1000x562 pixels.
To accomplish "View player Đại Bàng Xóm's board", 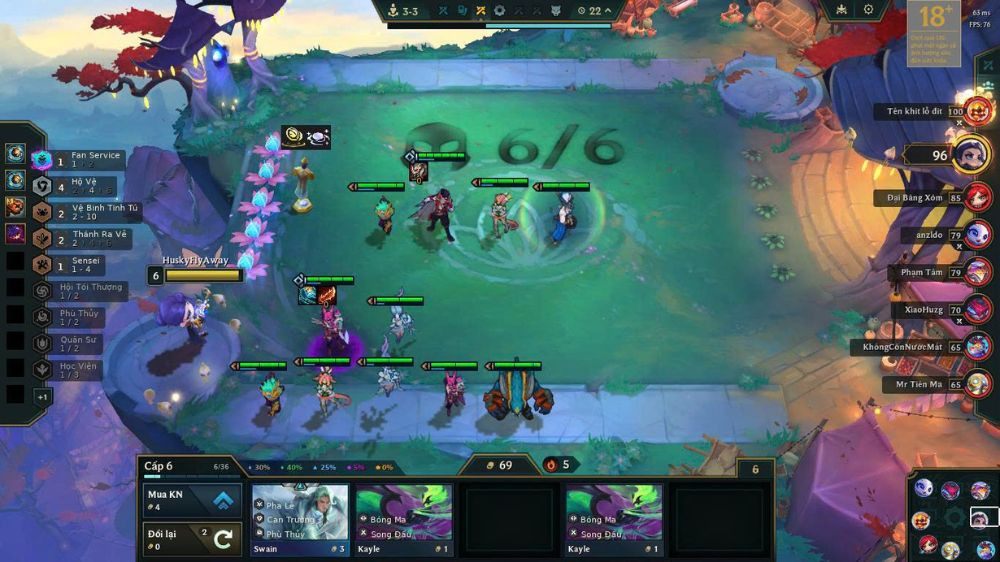I will 977,198.
